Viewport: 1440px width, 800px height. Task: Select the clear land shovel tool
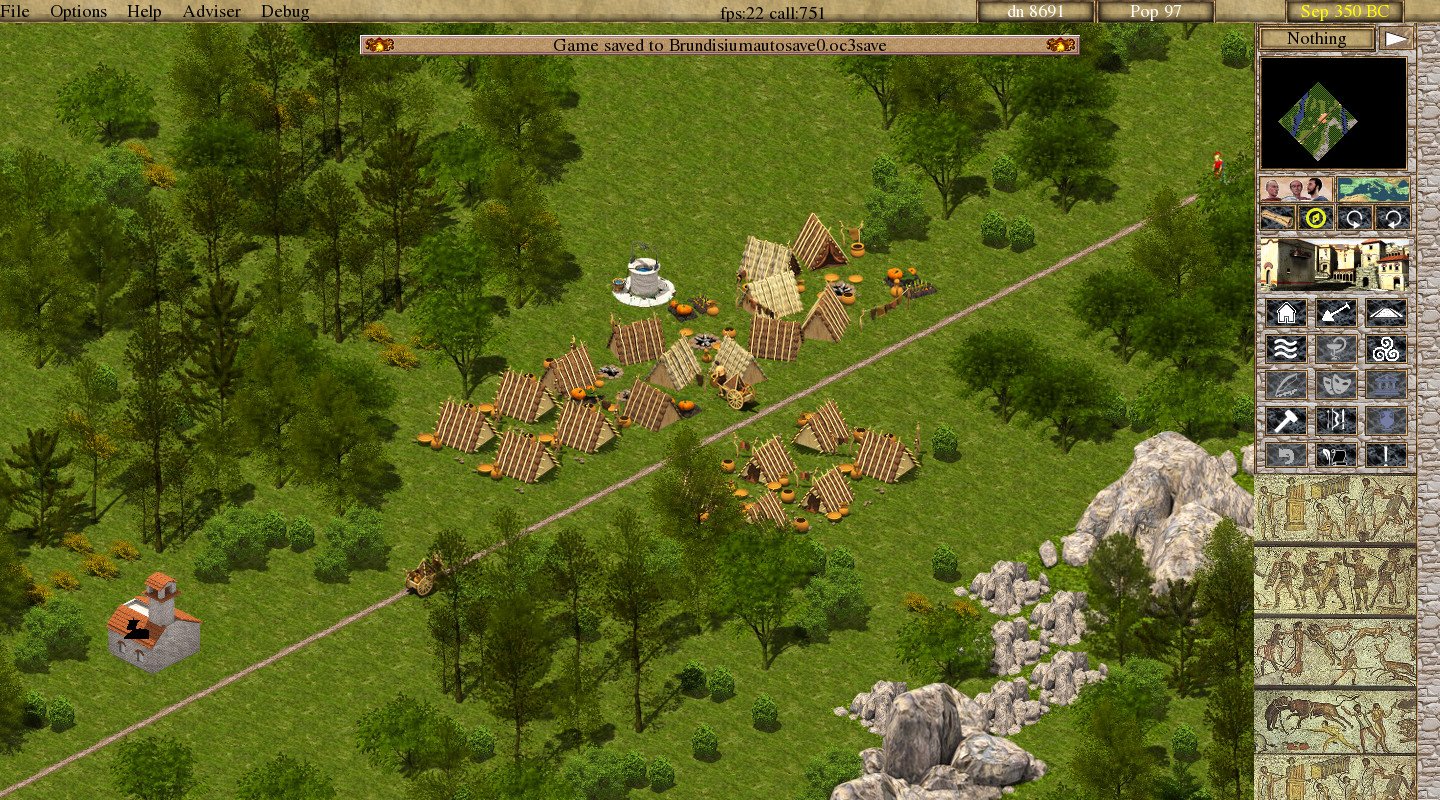(1335, 313)
